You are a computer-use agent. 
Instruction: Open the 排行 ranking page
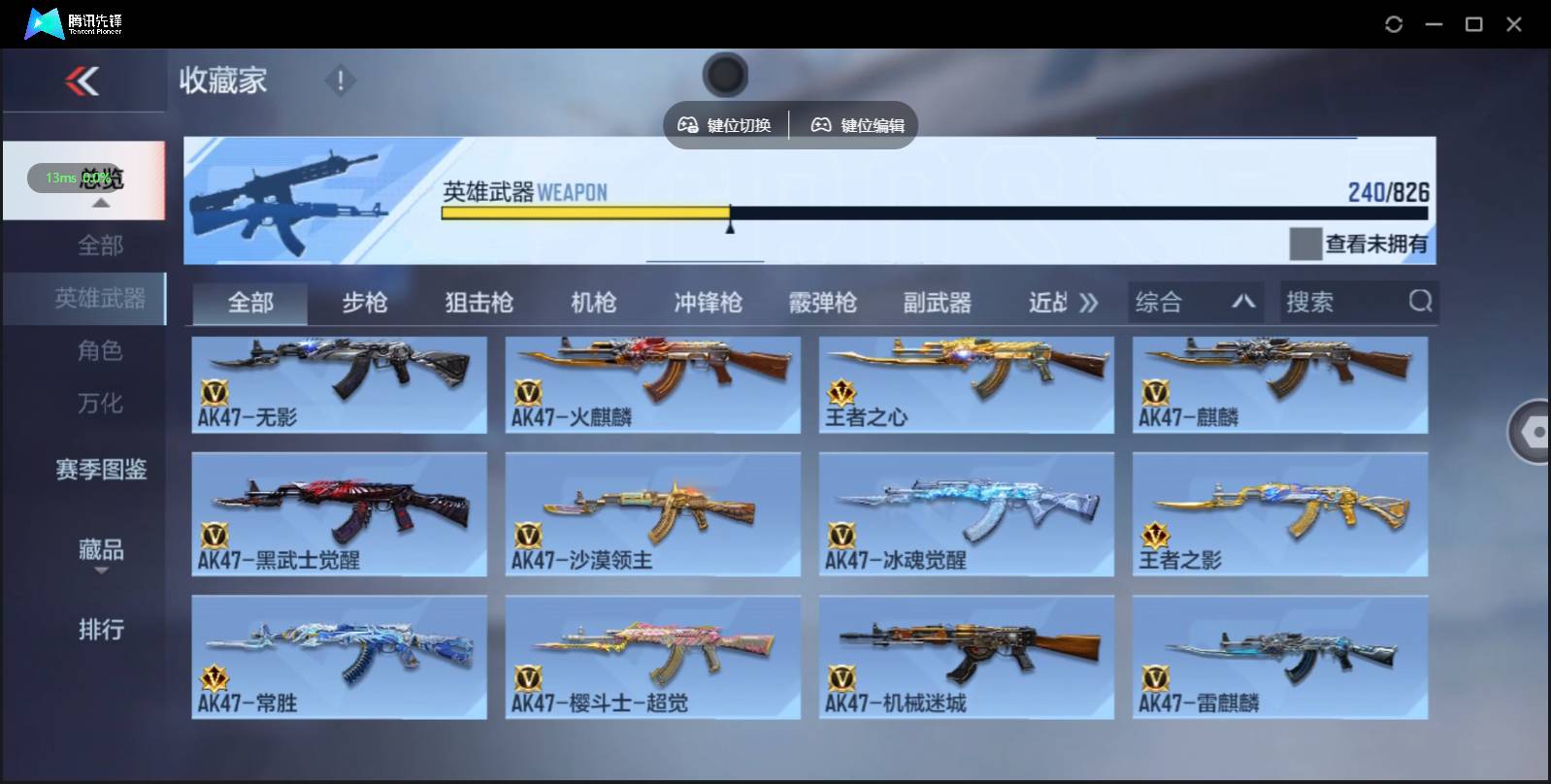[x=102, y=631]
